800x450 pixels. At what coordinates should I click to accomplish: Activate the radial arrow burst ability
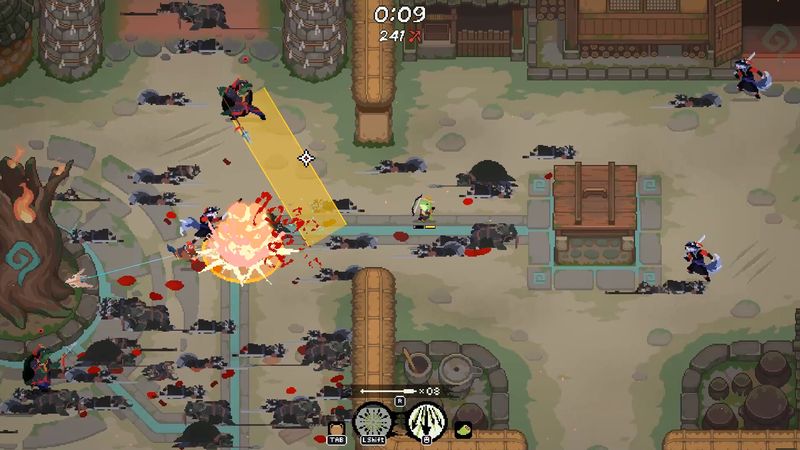point(375,422)
